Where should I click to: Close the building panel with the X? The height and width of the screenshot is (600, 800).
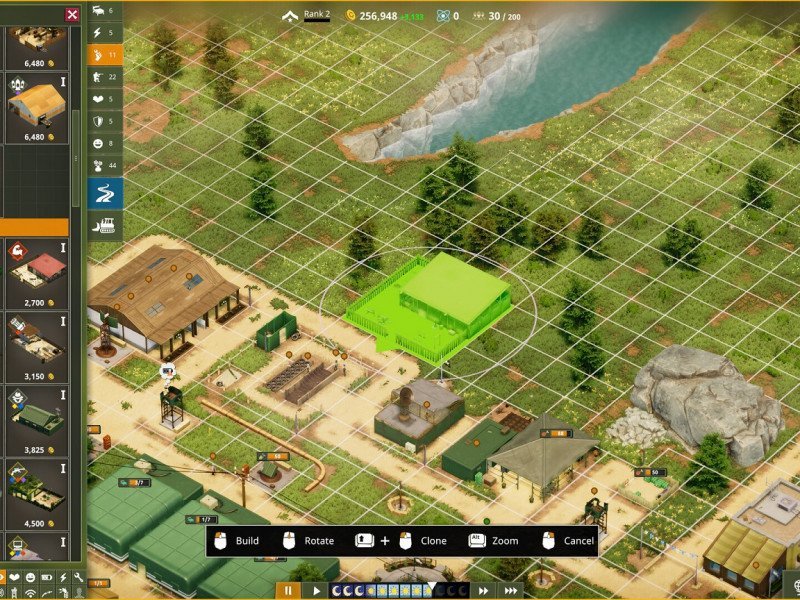[72, 14]
